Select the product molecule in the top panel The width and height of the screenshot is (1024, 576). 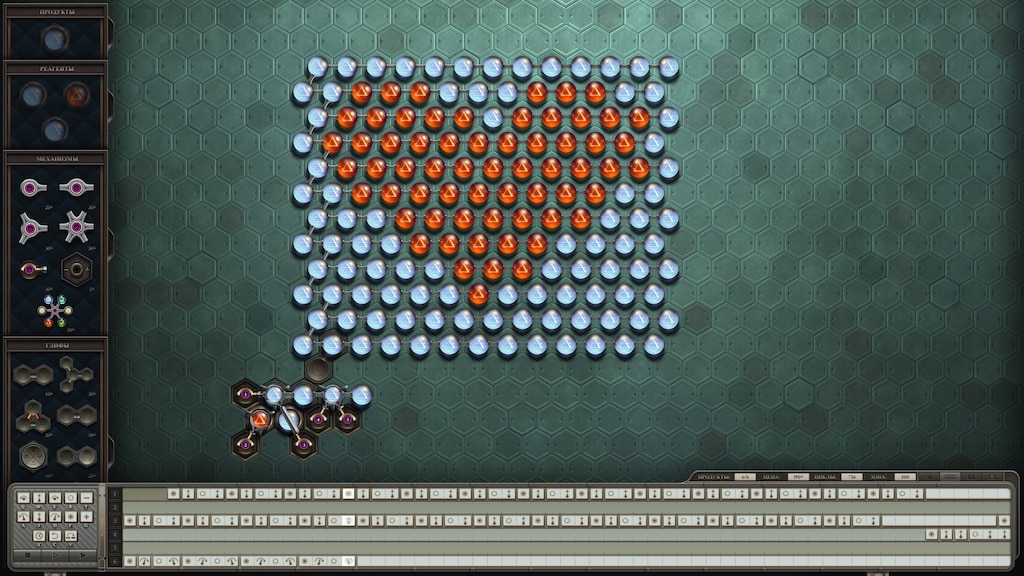pyautogui.click(x=54, y=39)
